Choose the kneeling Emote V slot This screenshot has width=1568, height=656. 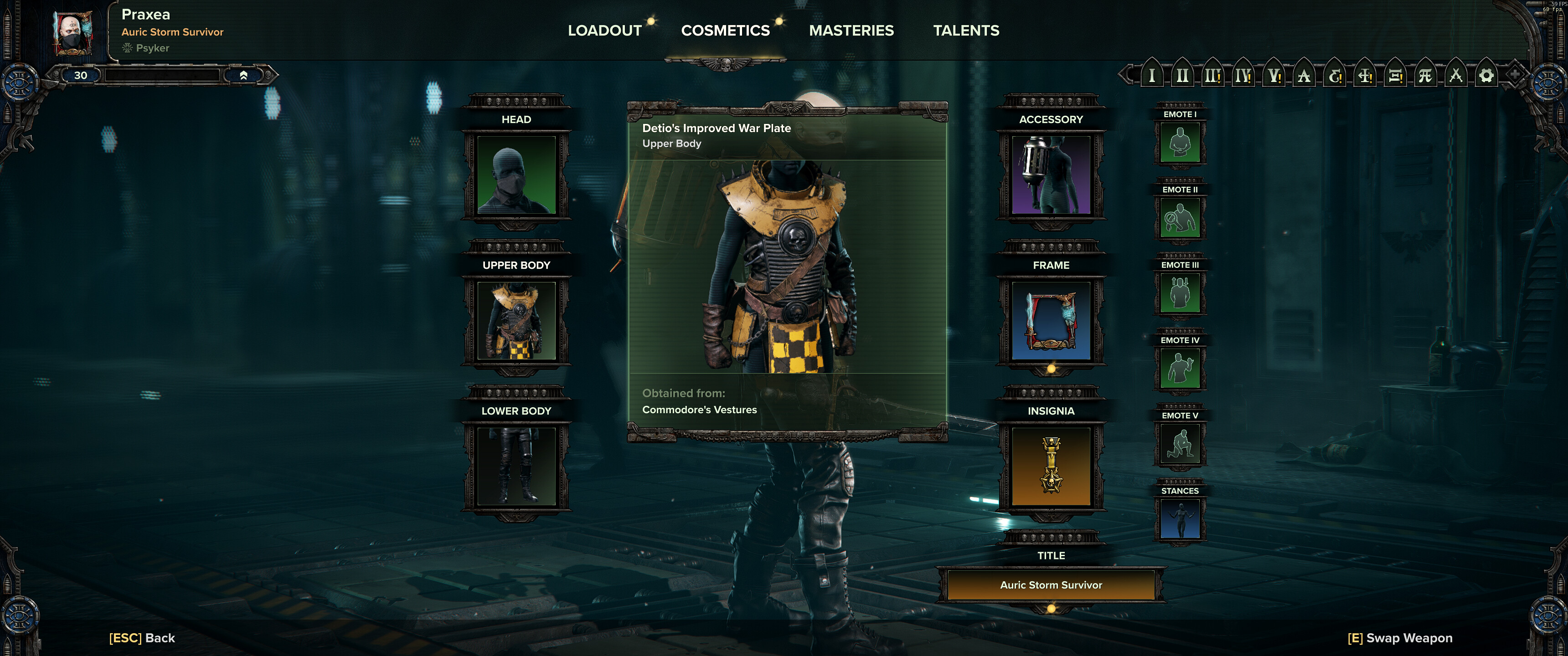tap(1180, 444)
